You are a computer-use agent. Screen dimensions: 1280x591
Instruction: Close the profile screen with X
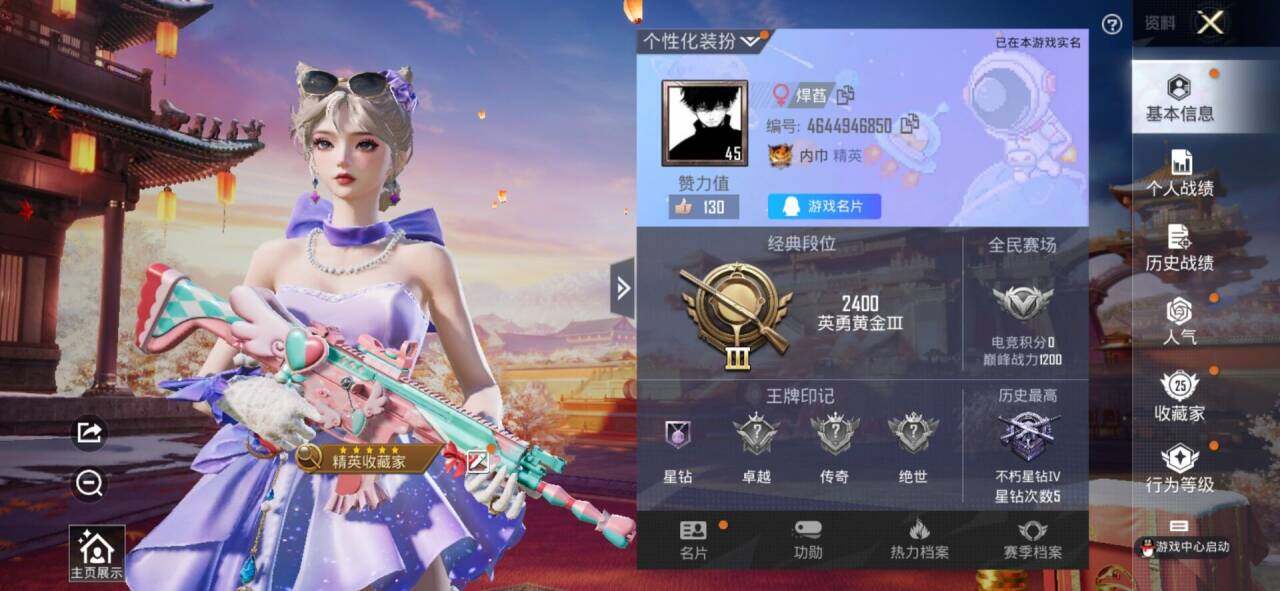pos(1210,22)
